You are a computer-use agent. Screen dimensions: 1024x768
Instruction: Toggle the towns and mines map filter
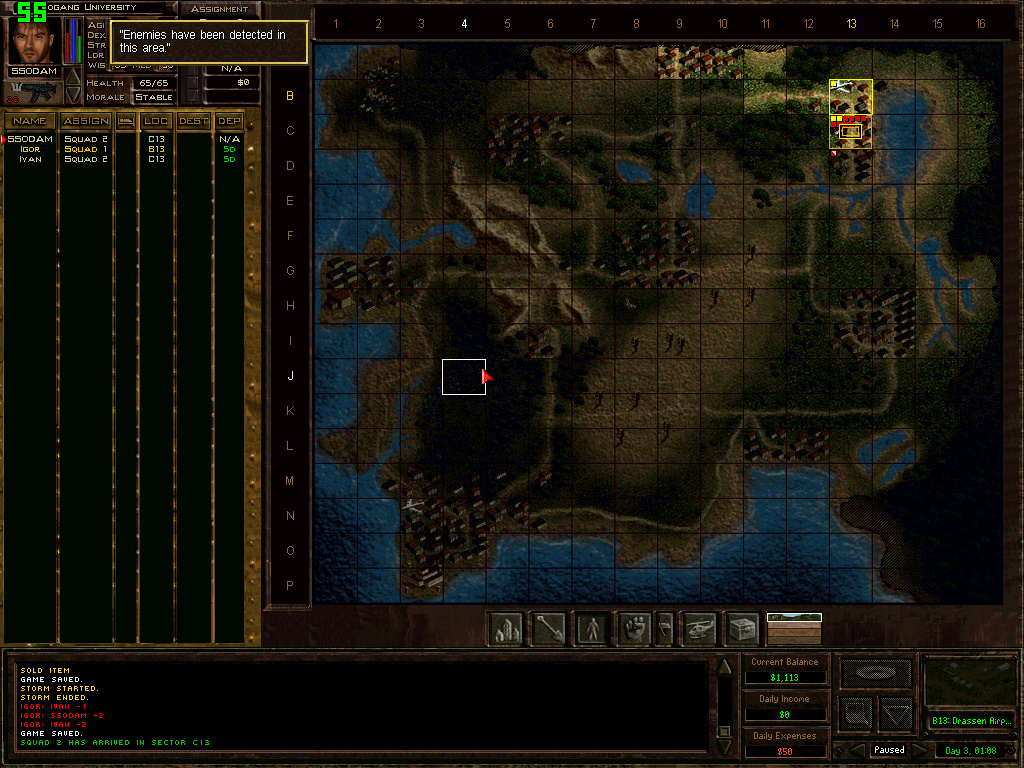(506, 629)
